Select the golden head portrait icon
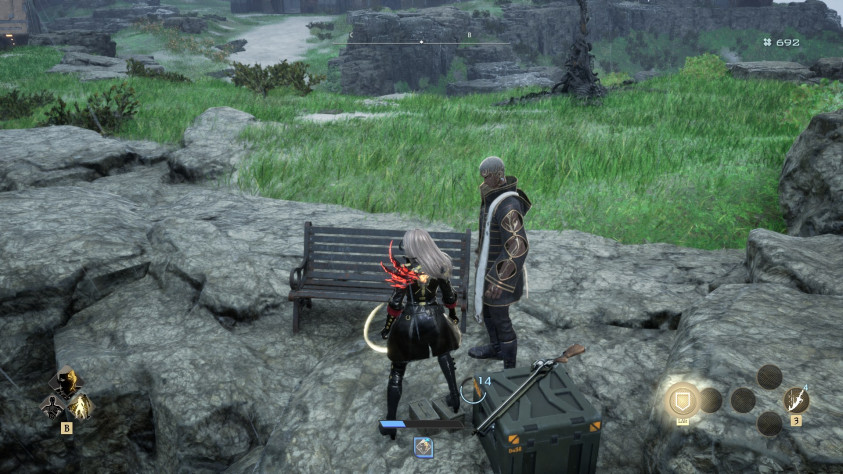 point(66,382)
